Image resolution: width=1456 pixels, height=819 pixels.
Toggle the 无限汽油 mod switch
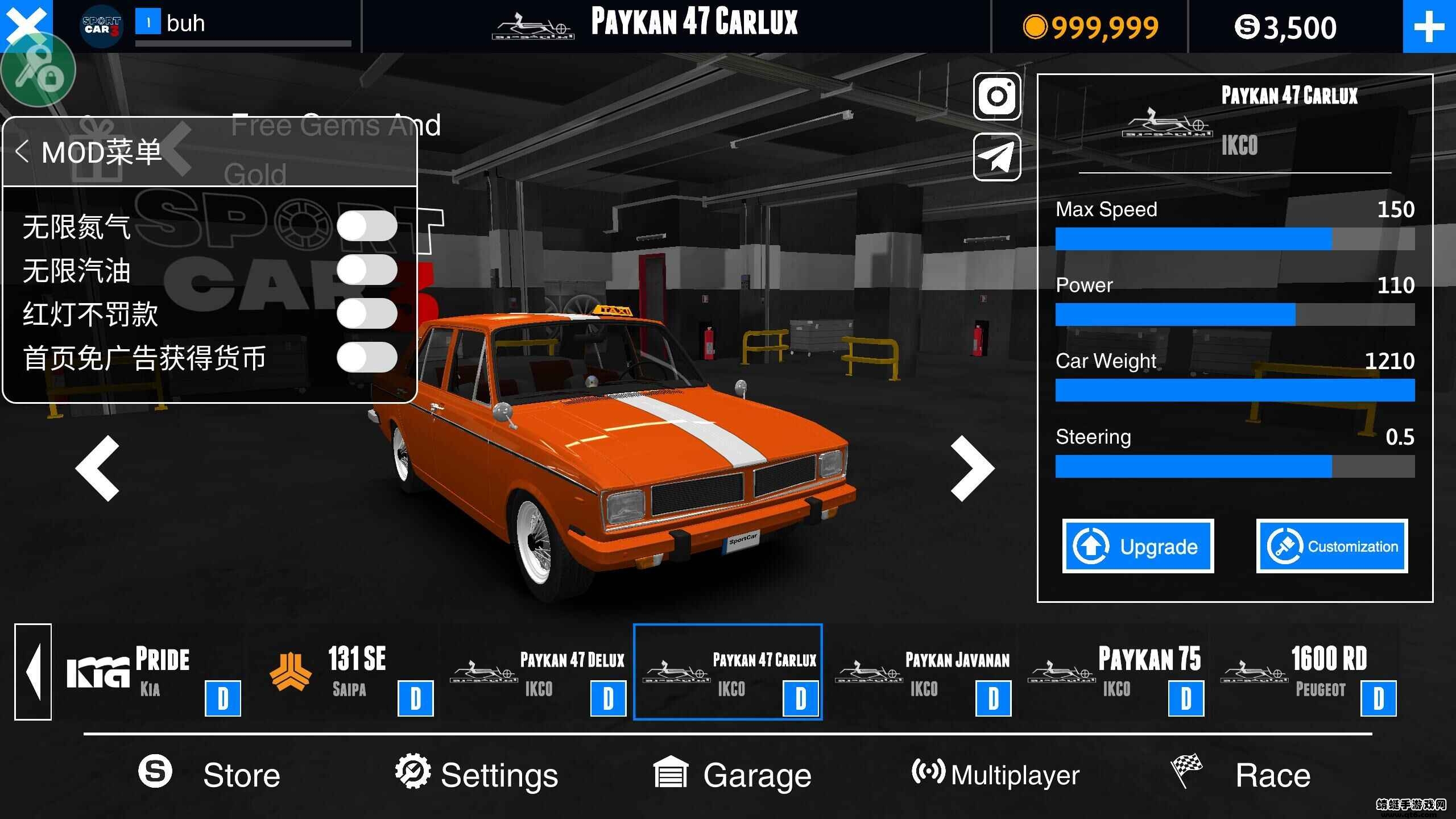pos(367,270)
